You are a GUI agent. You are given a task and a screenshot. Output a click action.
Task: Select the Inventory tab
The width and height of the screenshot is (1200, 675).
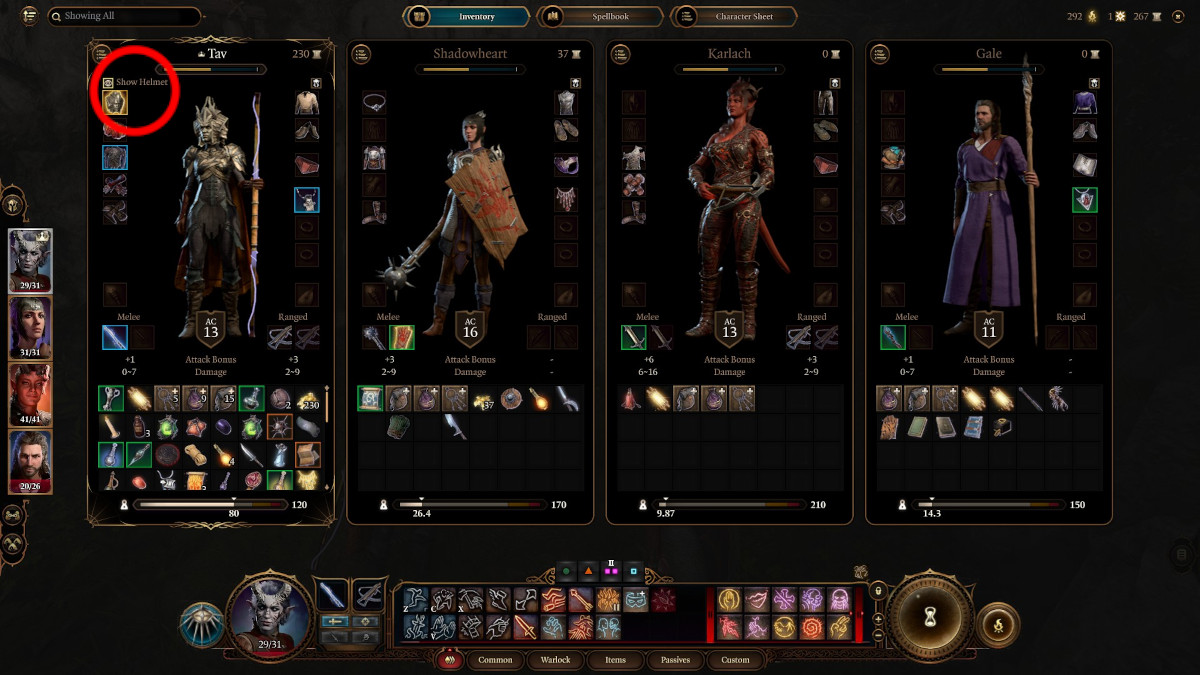point(467,16)
